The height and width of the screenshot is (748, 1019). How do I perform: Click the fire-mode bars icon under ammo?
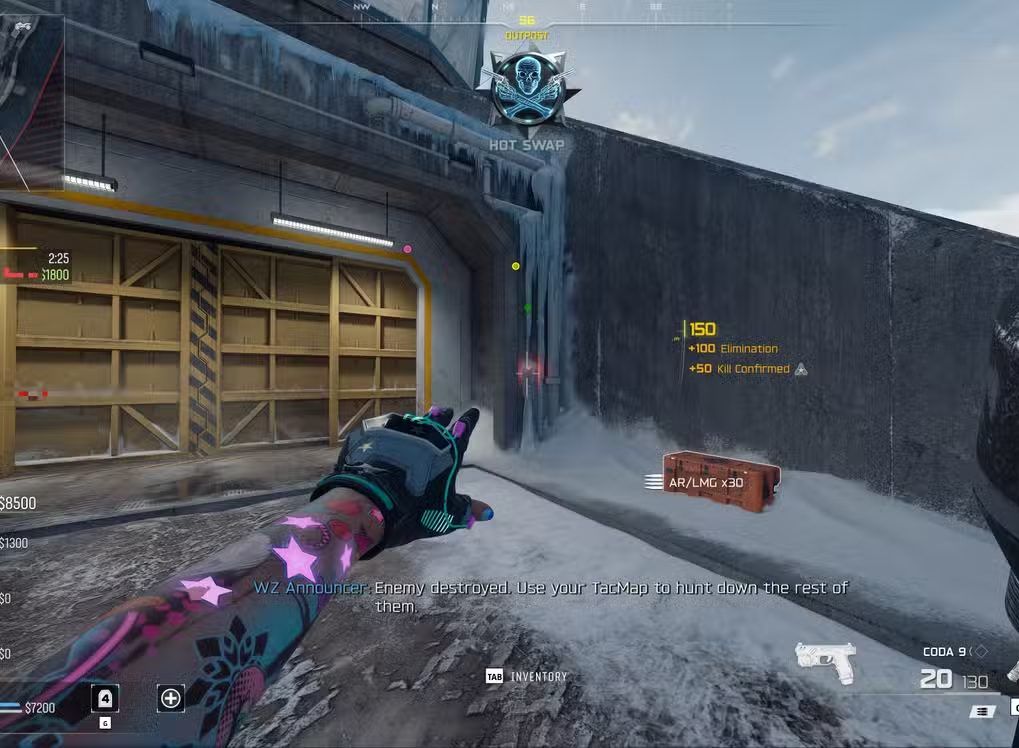click(983, 711)
